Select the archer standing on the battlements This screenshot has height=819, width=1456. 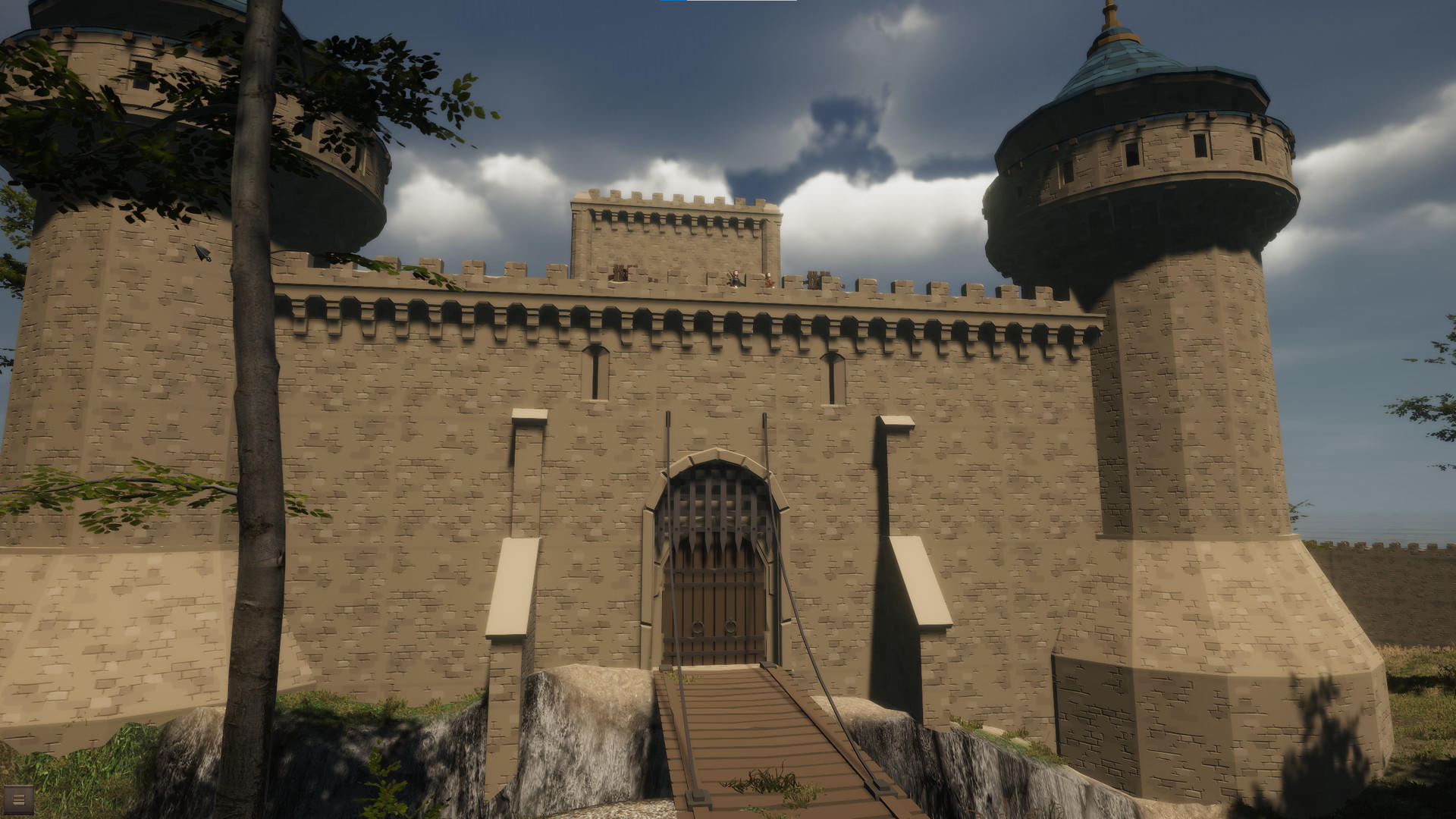[x=734, y=278]
